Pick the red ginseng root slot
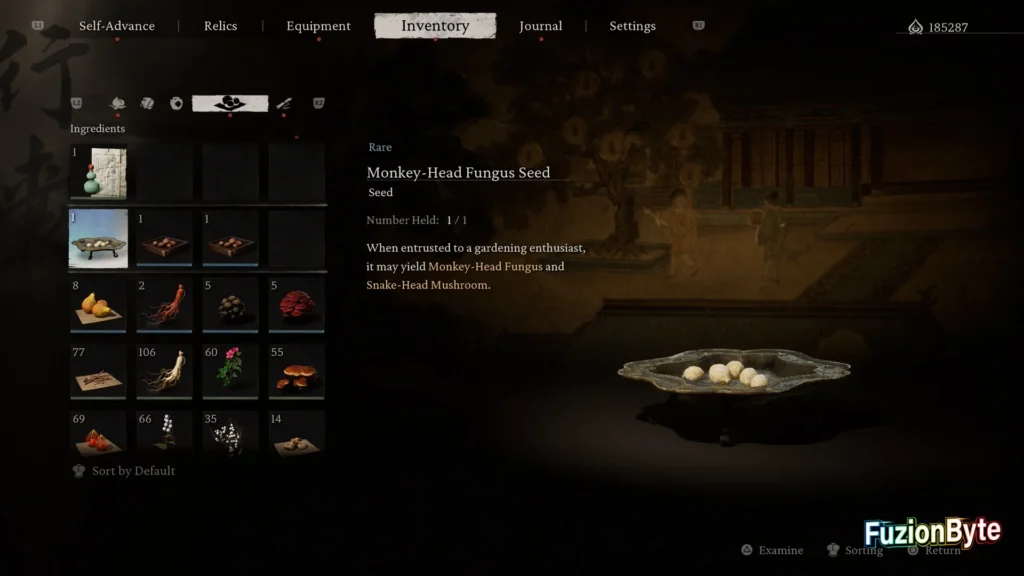The height and width of the screenshot is (576, 1024). click(x=164, y=305)
